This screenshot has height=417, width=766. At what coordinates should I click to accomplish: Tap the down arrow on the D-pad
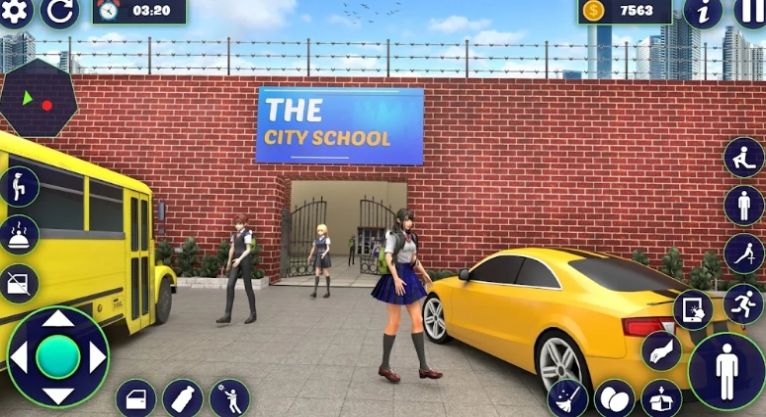[x=58, y=393]
